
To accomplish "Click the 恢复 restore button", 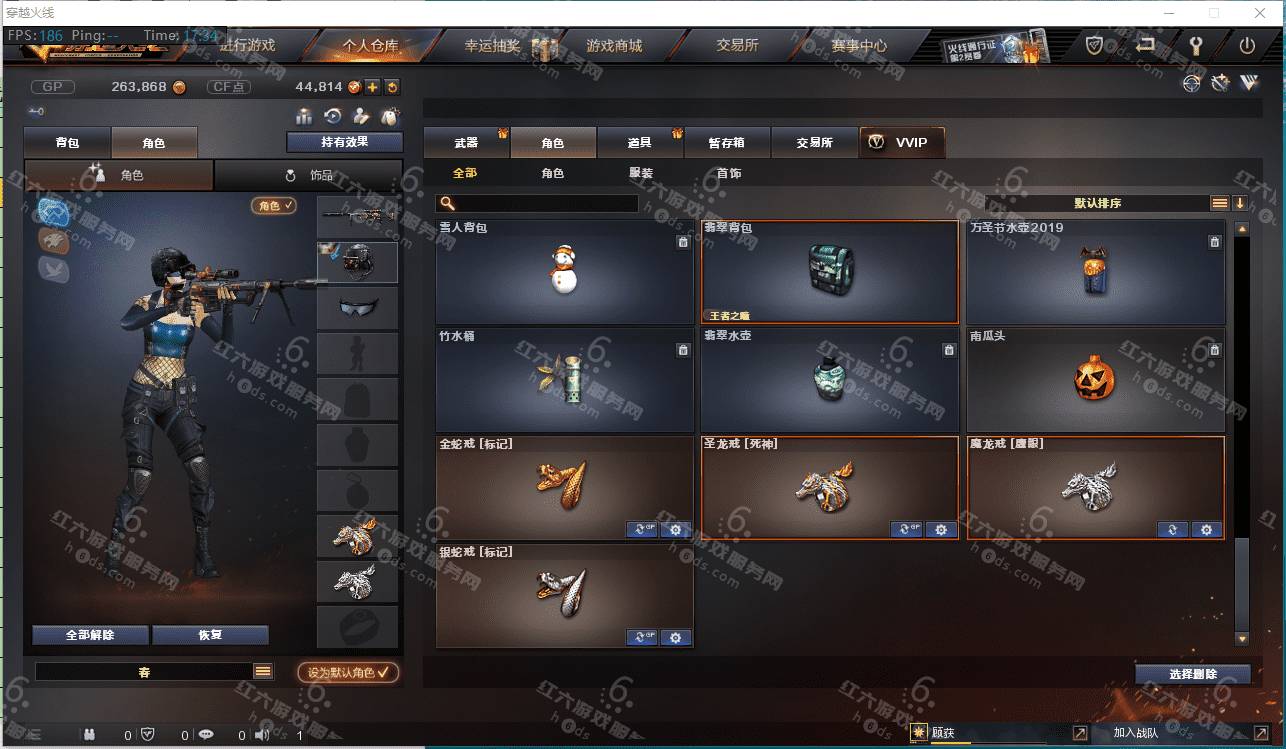I will point(210,635).
